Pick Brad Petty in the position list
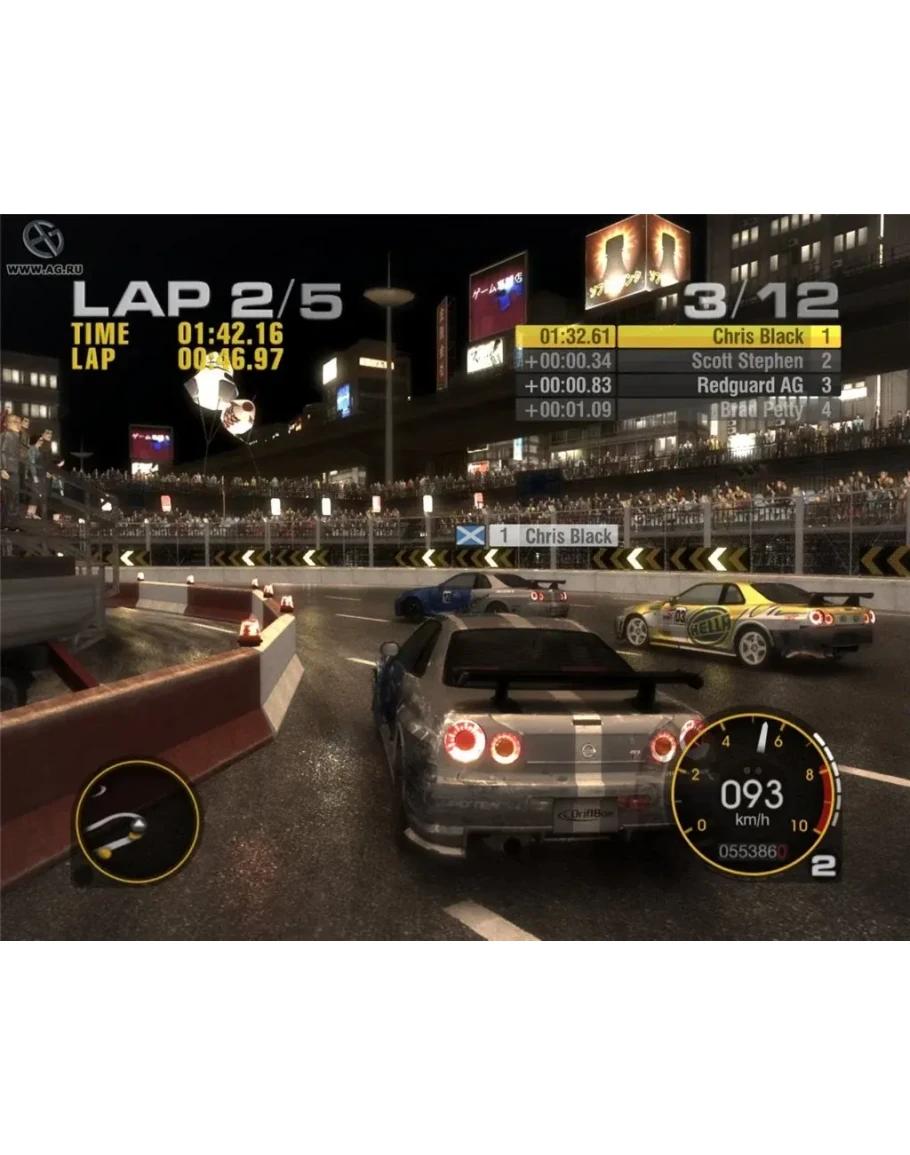 pyautogui.click(x=678, y=409)
